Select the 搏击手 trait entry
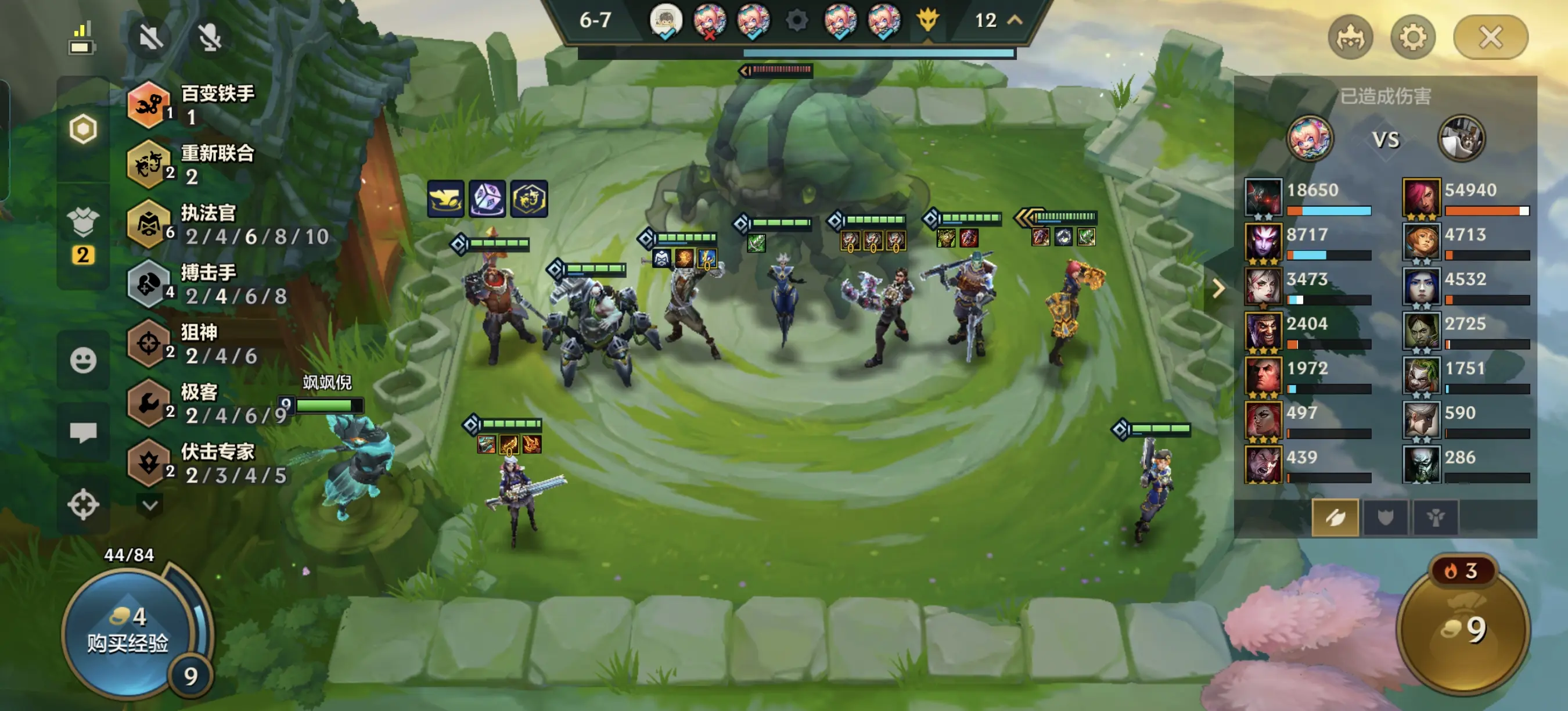Screen dimensions: 1568x711 click(207, 284)
